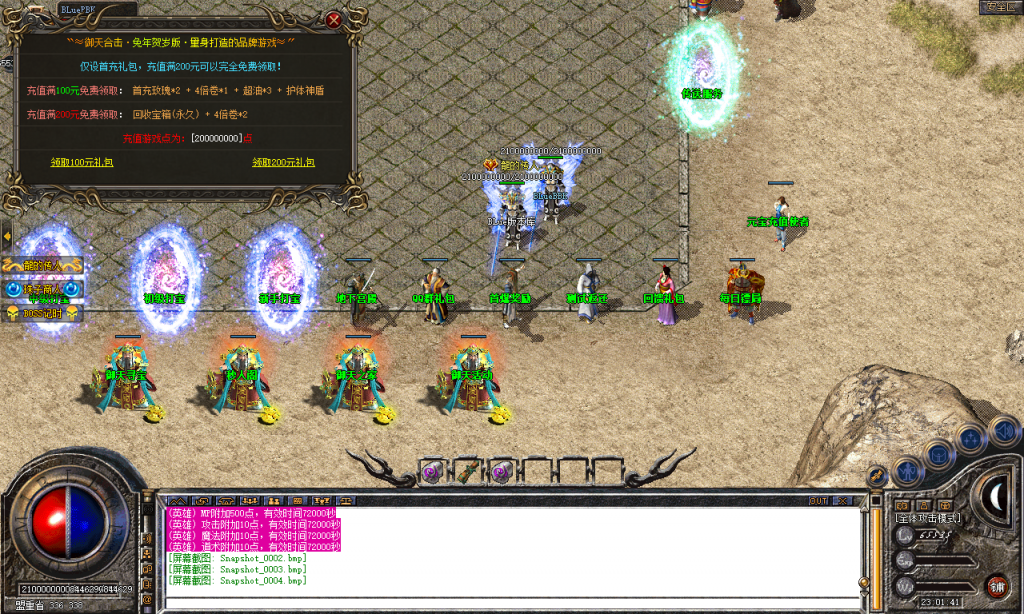The width and height of the screenshot is (1024, 614).
Task: Open the 珠子商人 side menu button
Action: [x=42, y=290]
